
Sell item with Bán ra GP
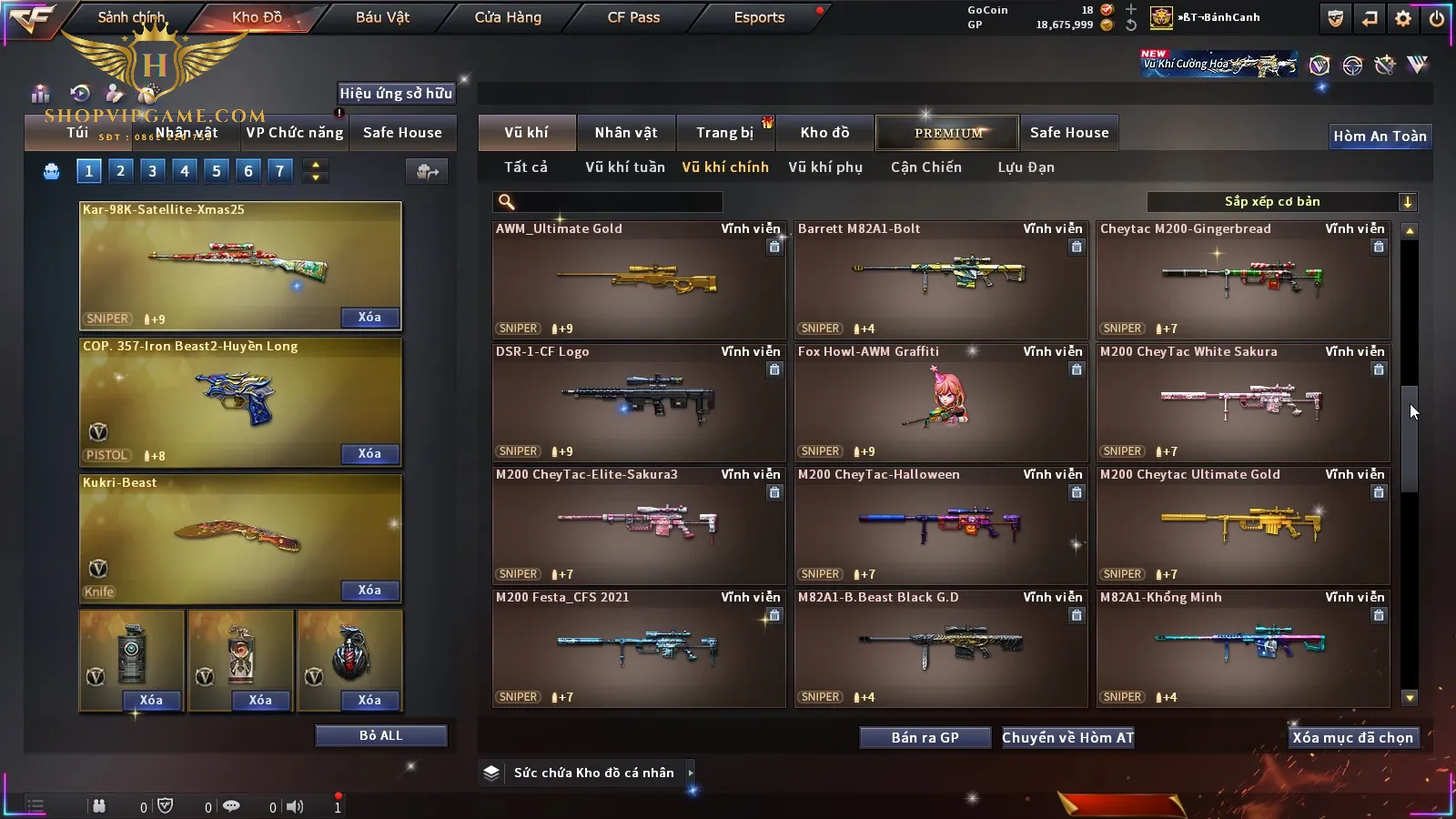925,738
